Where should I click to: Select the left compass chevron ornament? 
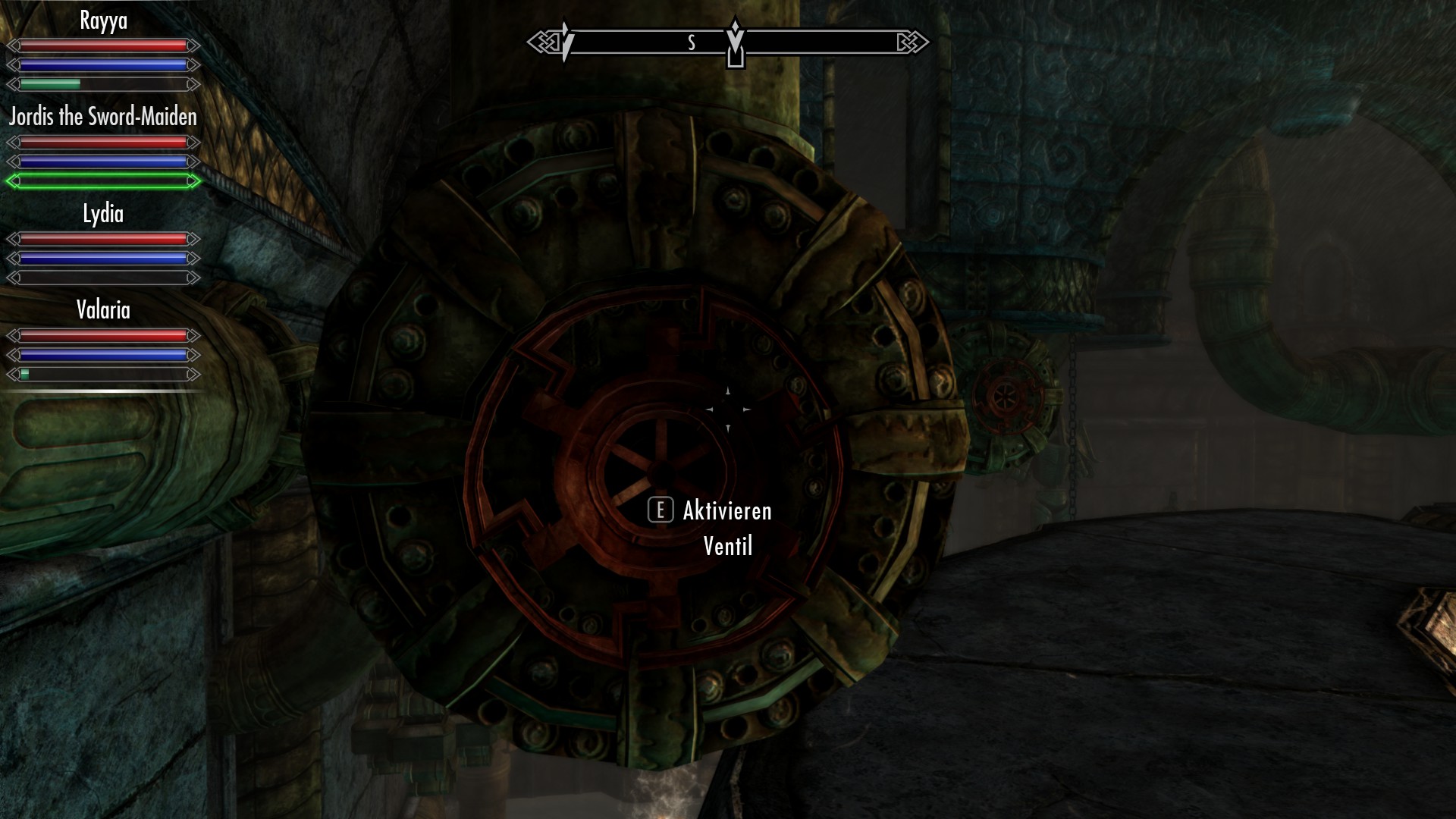[x=543, y=42]
